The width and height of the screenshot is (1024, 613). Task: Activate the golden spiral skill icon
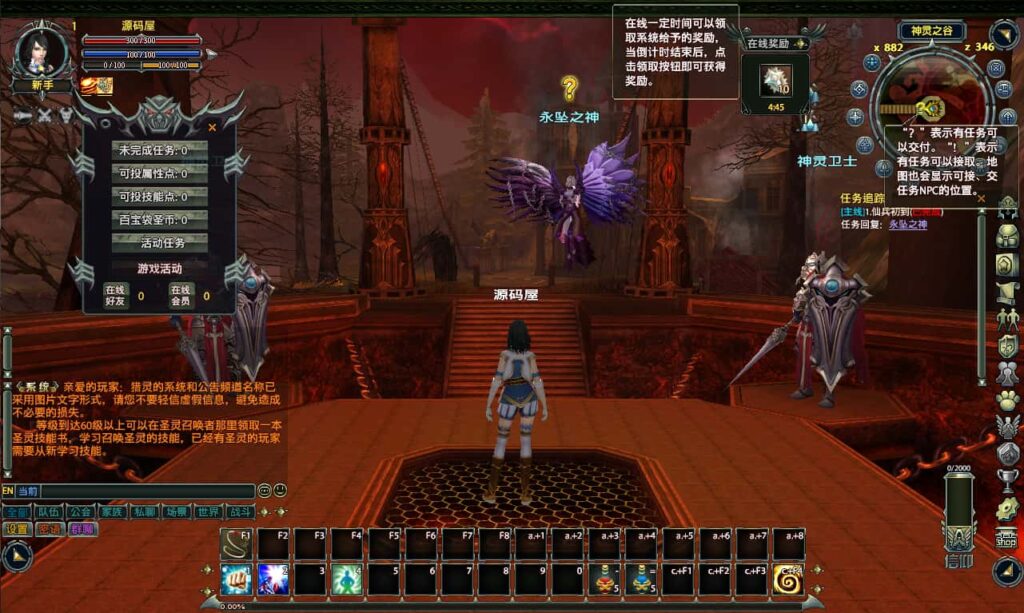788,578
